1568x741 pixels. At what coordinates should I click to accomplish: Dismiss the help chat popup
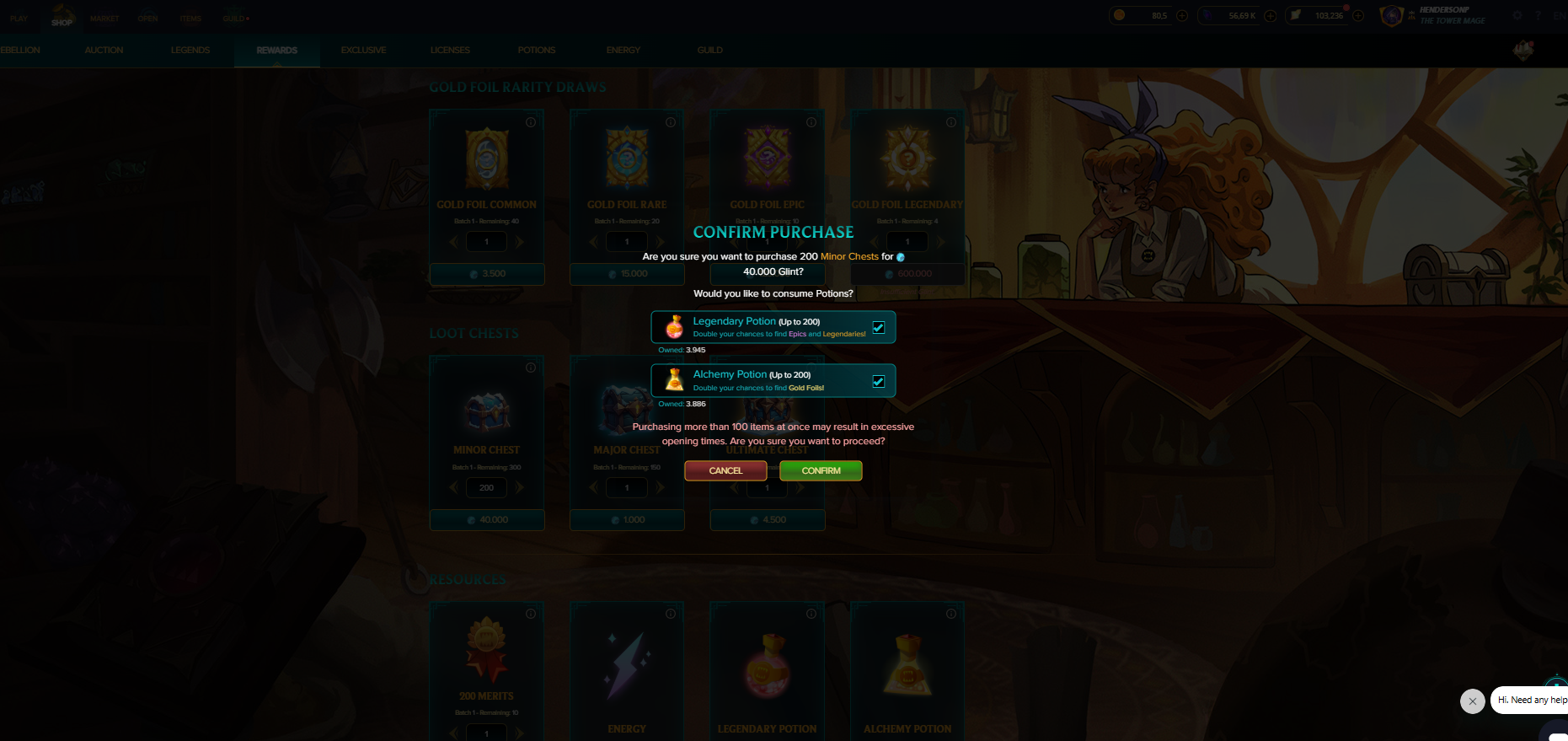coord(1472,701)
